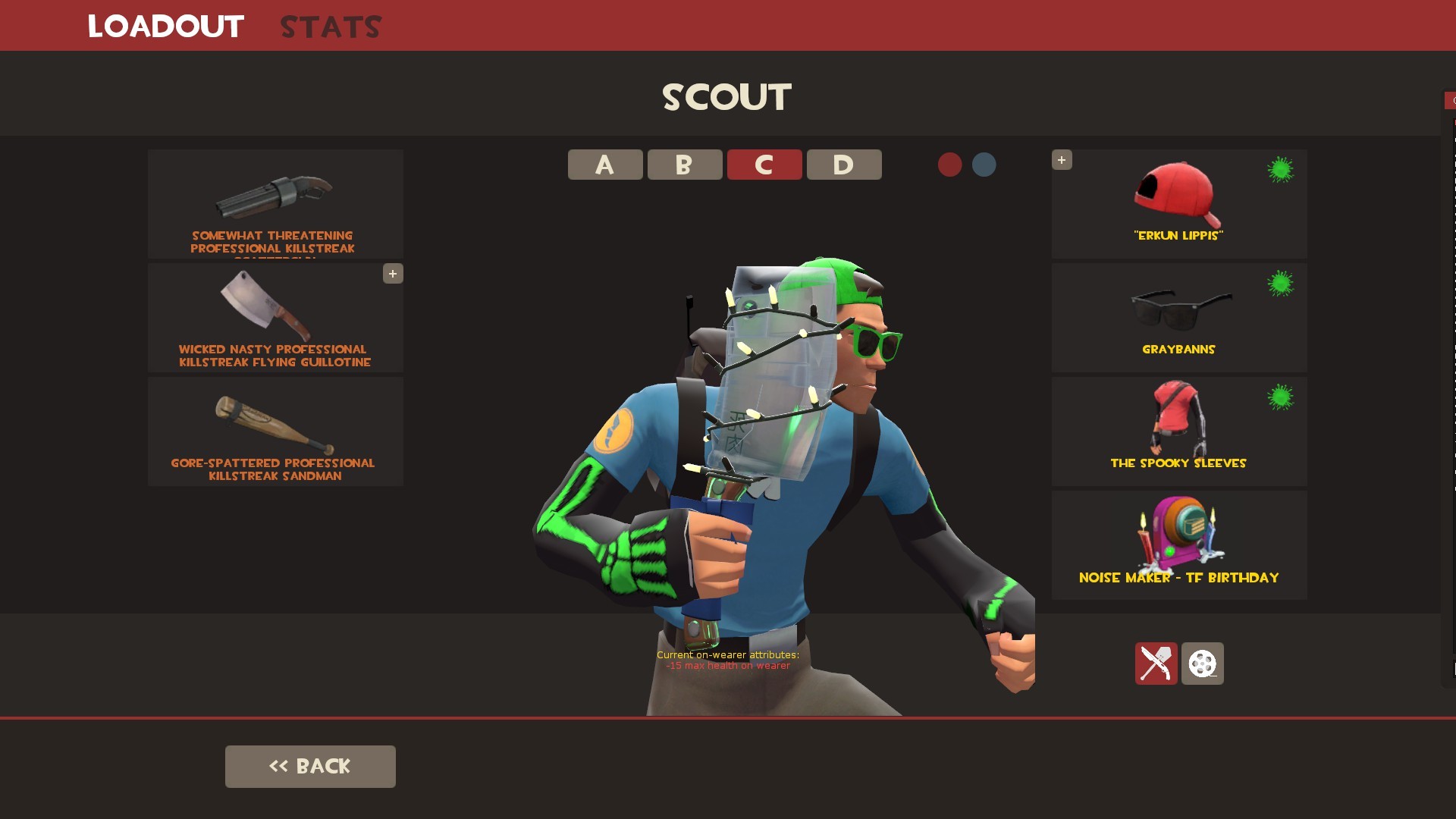This screenshot has width=1456, height=819.
Task: Click the Noise Maker - TF Birthday slot
Action: click(1178, 544)
